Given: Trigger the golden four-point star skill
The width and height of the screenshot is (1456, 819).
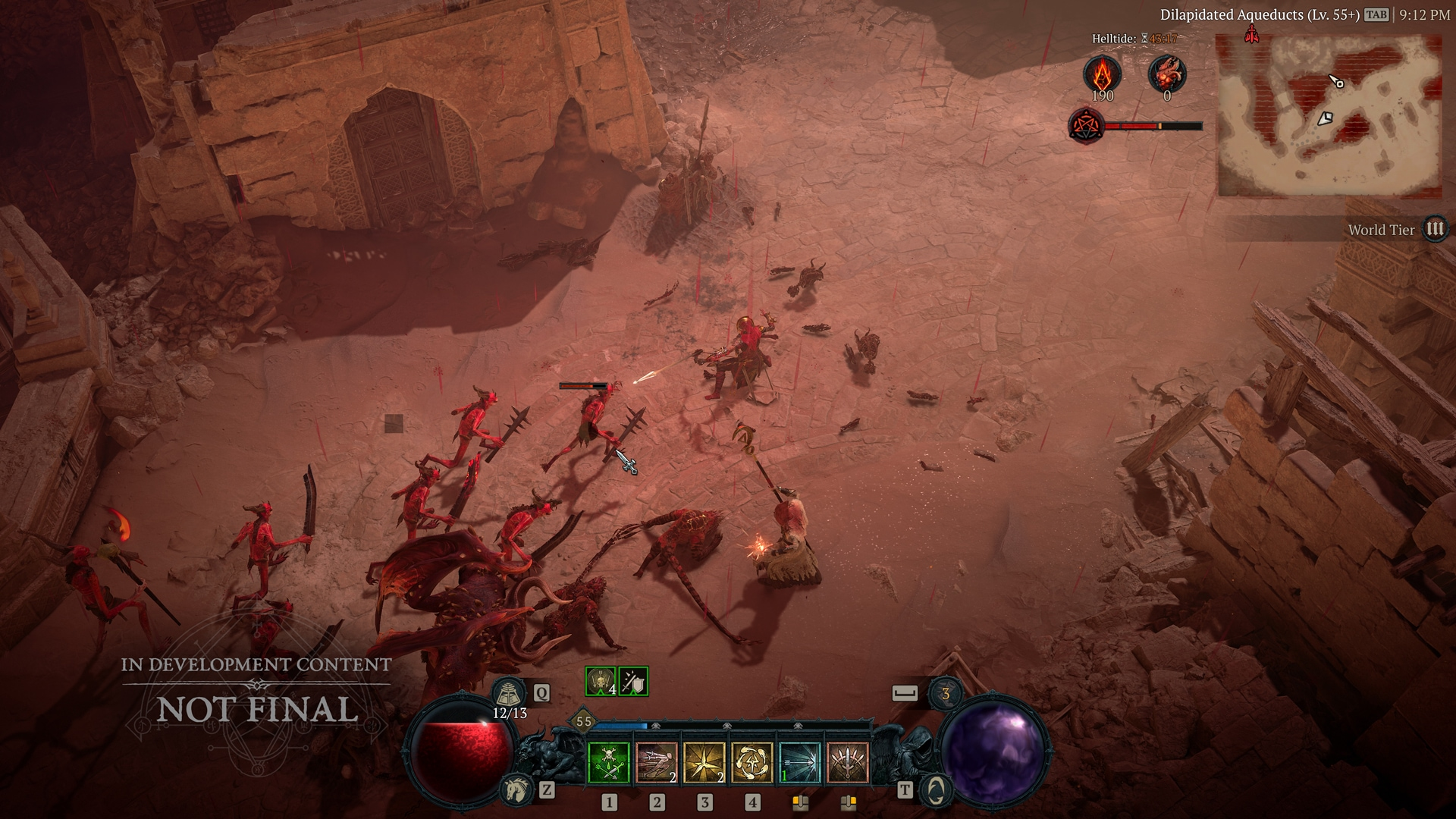Looking at the screenshot, I should point(704,762).
